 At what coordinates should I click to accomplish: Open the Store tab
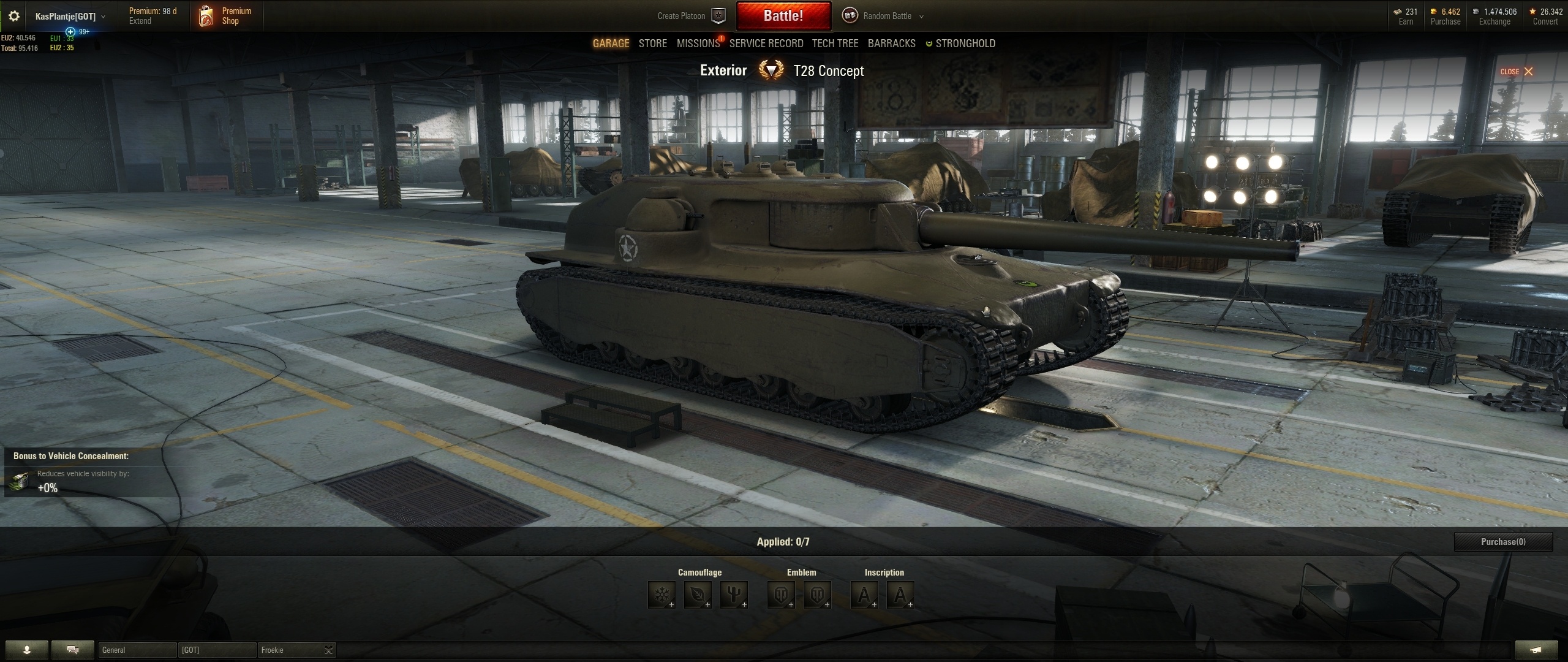tap(652, 44)
